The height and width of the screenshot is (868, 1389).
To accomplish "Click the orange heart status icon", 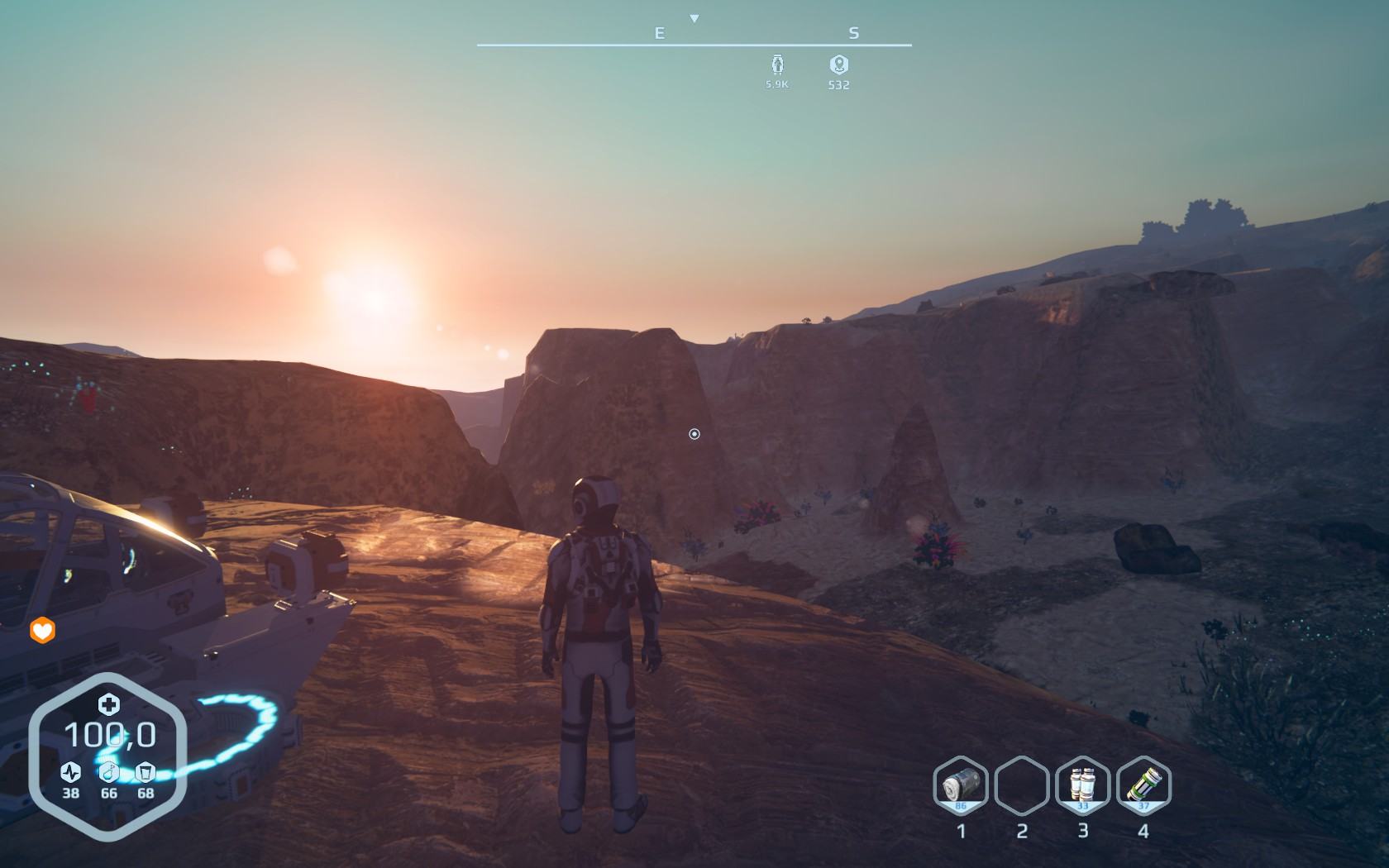I will point(42,632).
